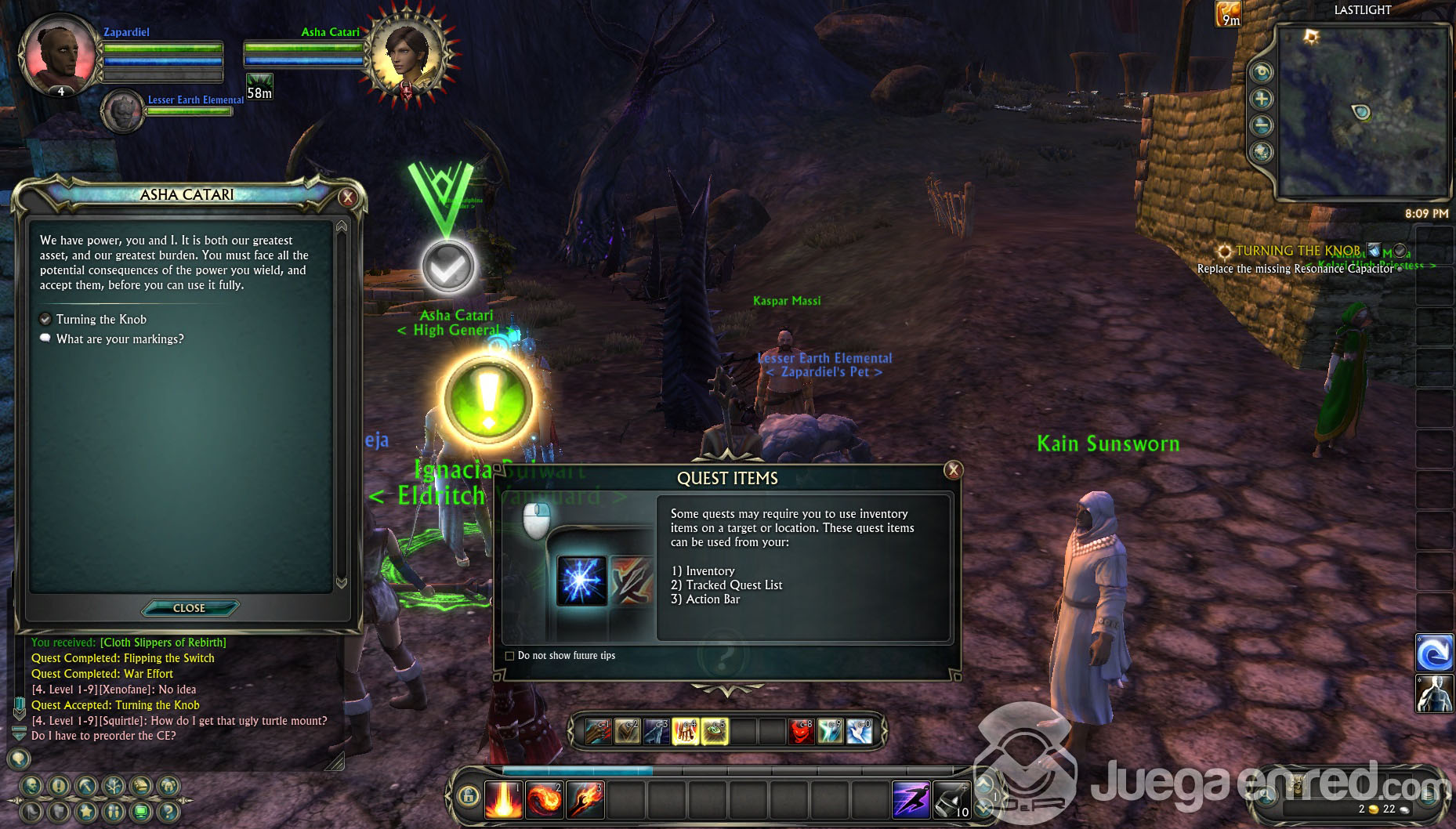Tick 'Do not show future tips' checkbox
Screen dimensions: 1456x829
[x=510, y=656]
